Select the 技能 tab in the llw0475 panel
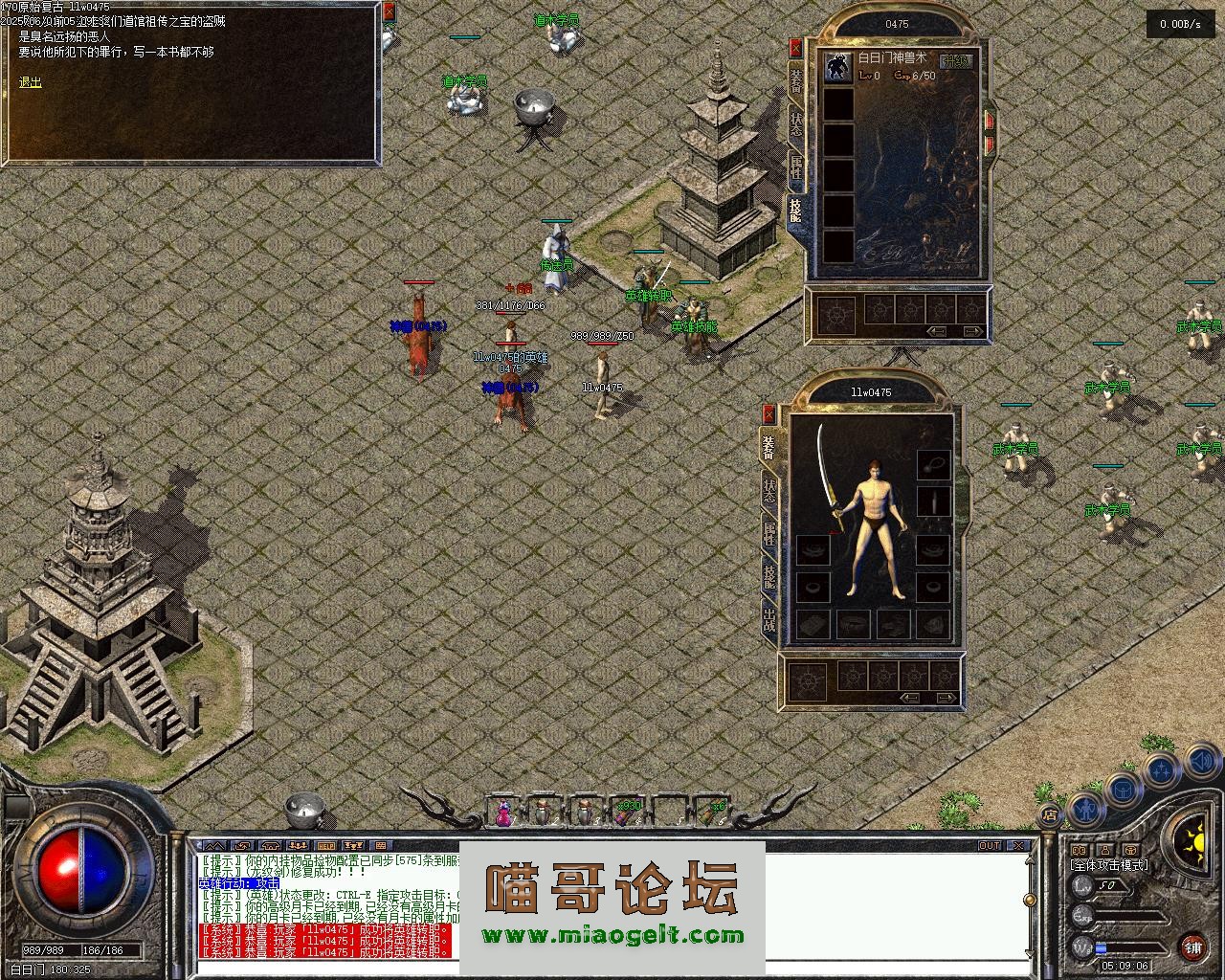Screen dimensions: 1225x980 (769, 575)
